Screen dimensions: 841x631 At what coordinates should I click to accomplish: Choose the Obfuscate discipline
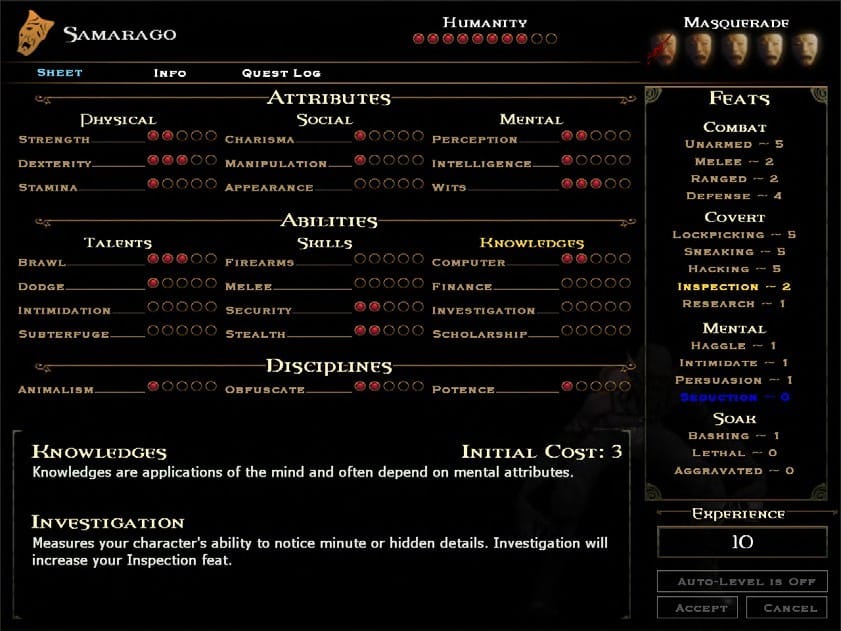(265, 390)
